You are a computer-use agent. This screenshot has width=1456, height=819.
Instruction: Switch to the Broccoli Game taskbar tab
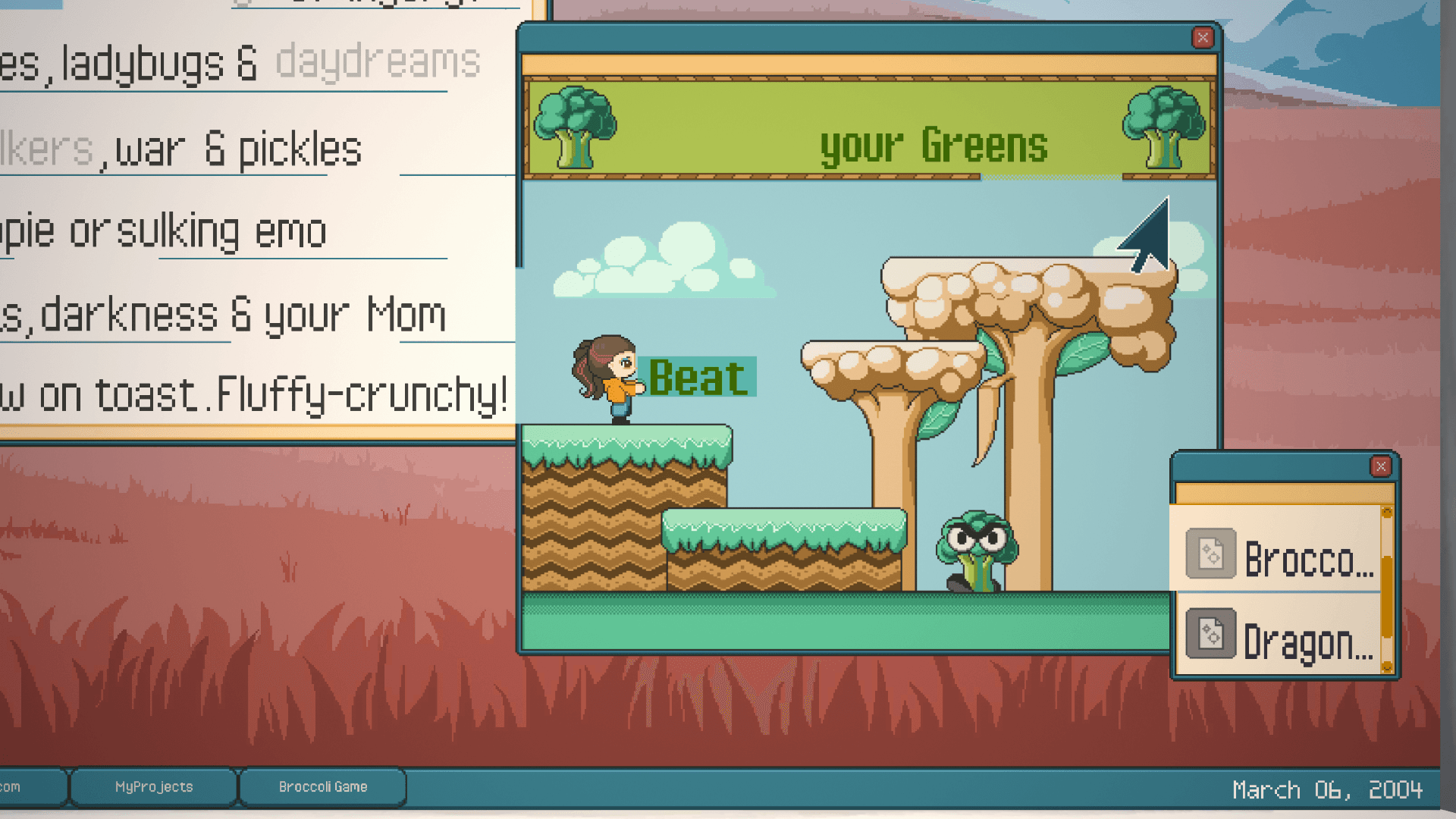[323, 787]
